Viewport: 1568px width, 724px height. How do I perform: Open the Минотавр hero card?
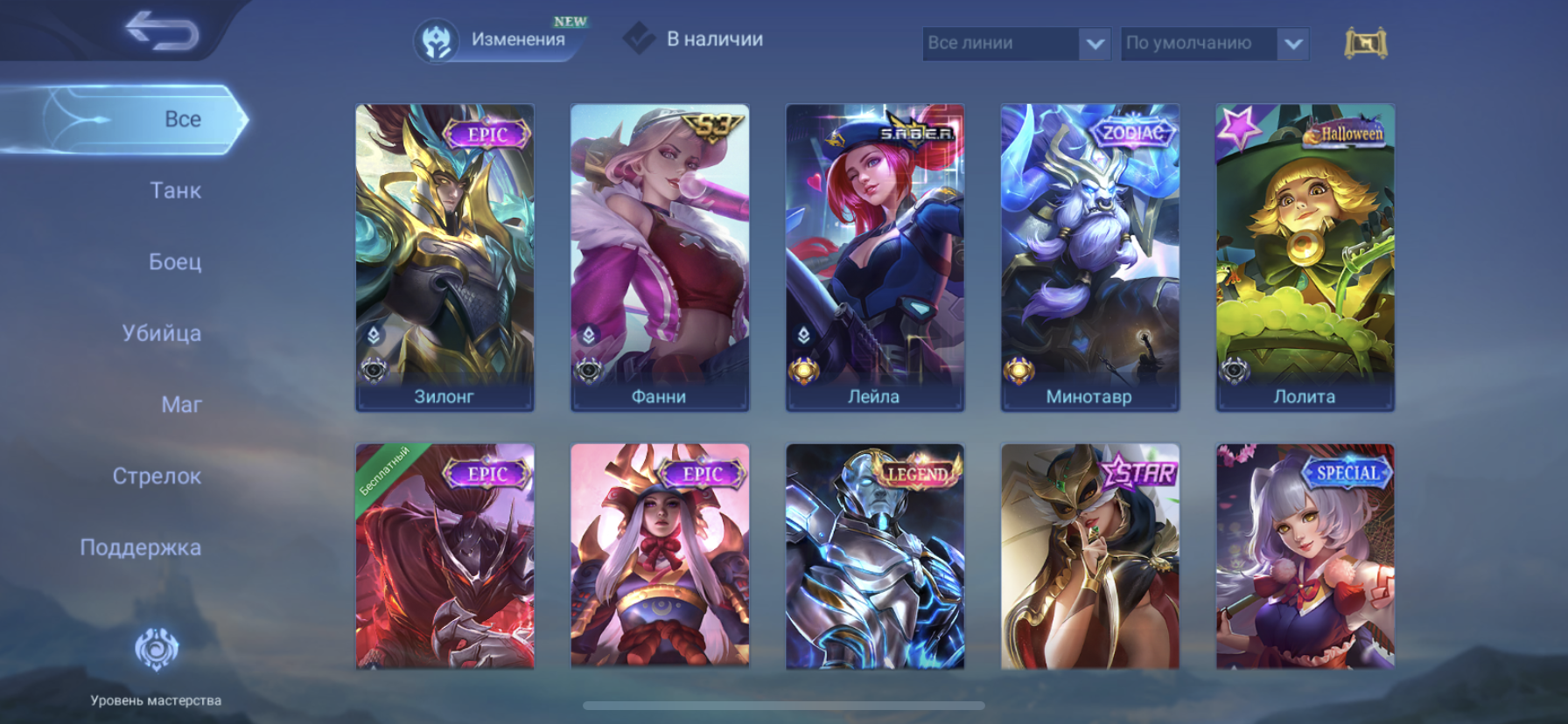[1090, 257]
